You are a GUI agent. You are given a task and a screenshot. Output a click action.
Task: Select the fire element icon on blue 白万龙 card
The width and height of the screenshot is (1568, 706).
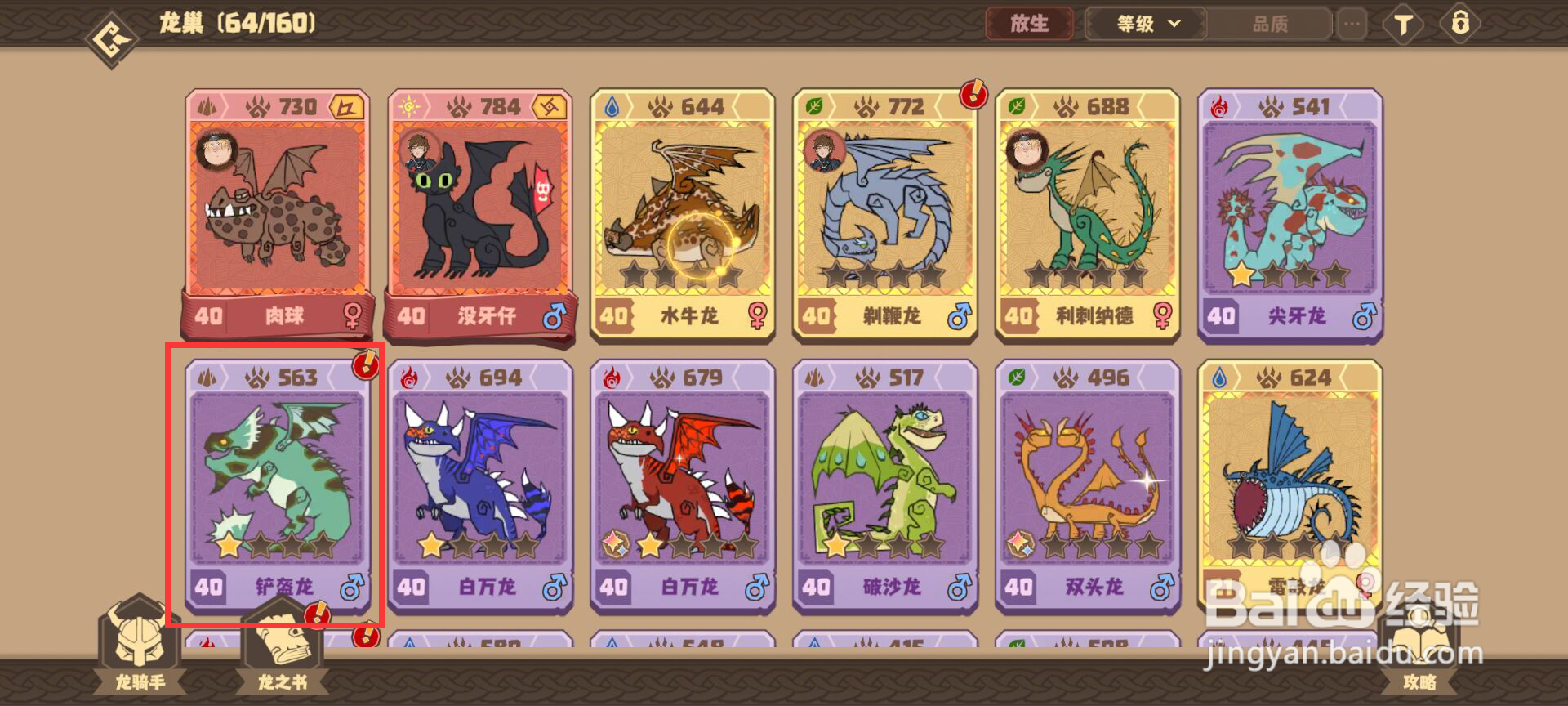[410, 378]
